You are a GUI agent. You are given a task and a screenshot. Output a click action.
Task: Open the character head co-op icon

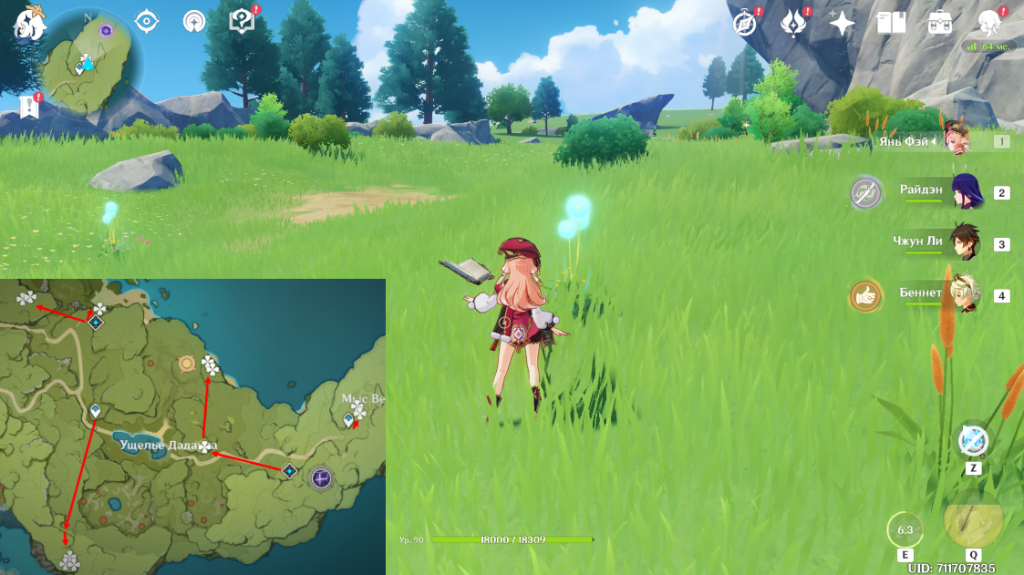990,21
